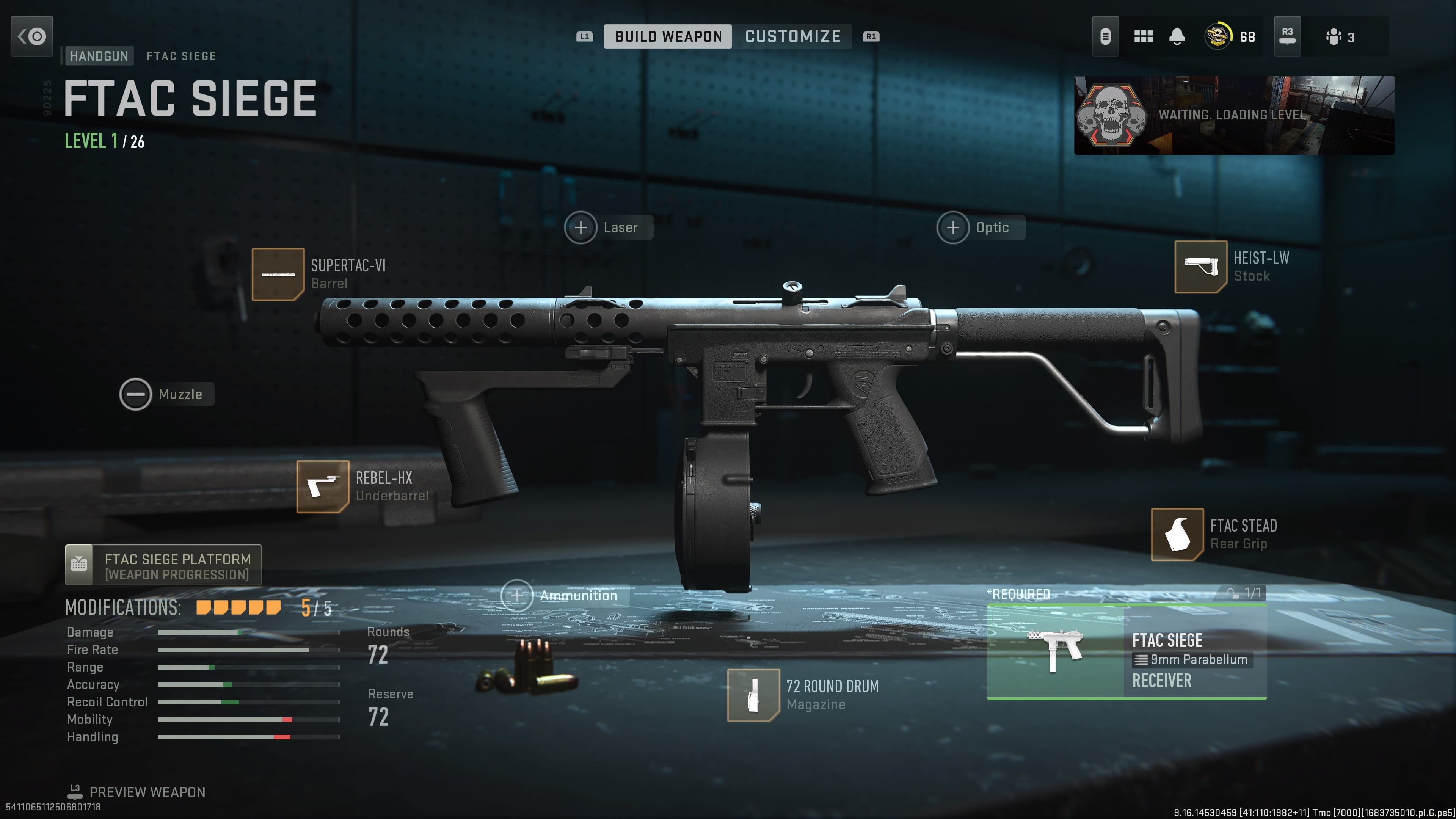
Task: Open the SUPERTAC-VI barrel slot
Action: click(x=278, y=275)
